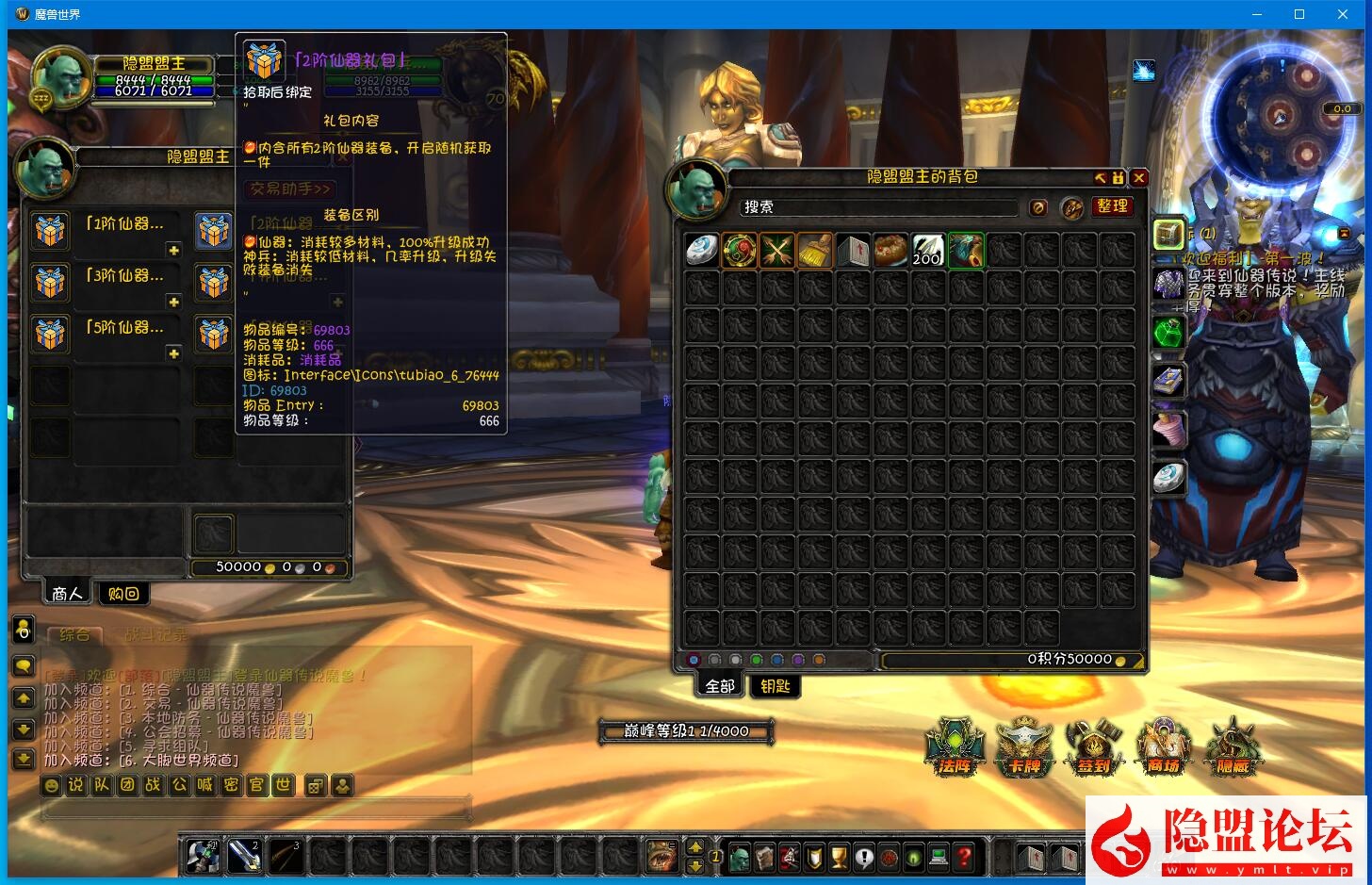Select the 全部 bag tab
This screenshot has width=1372, height=885.
[720, 686]
